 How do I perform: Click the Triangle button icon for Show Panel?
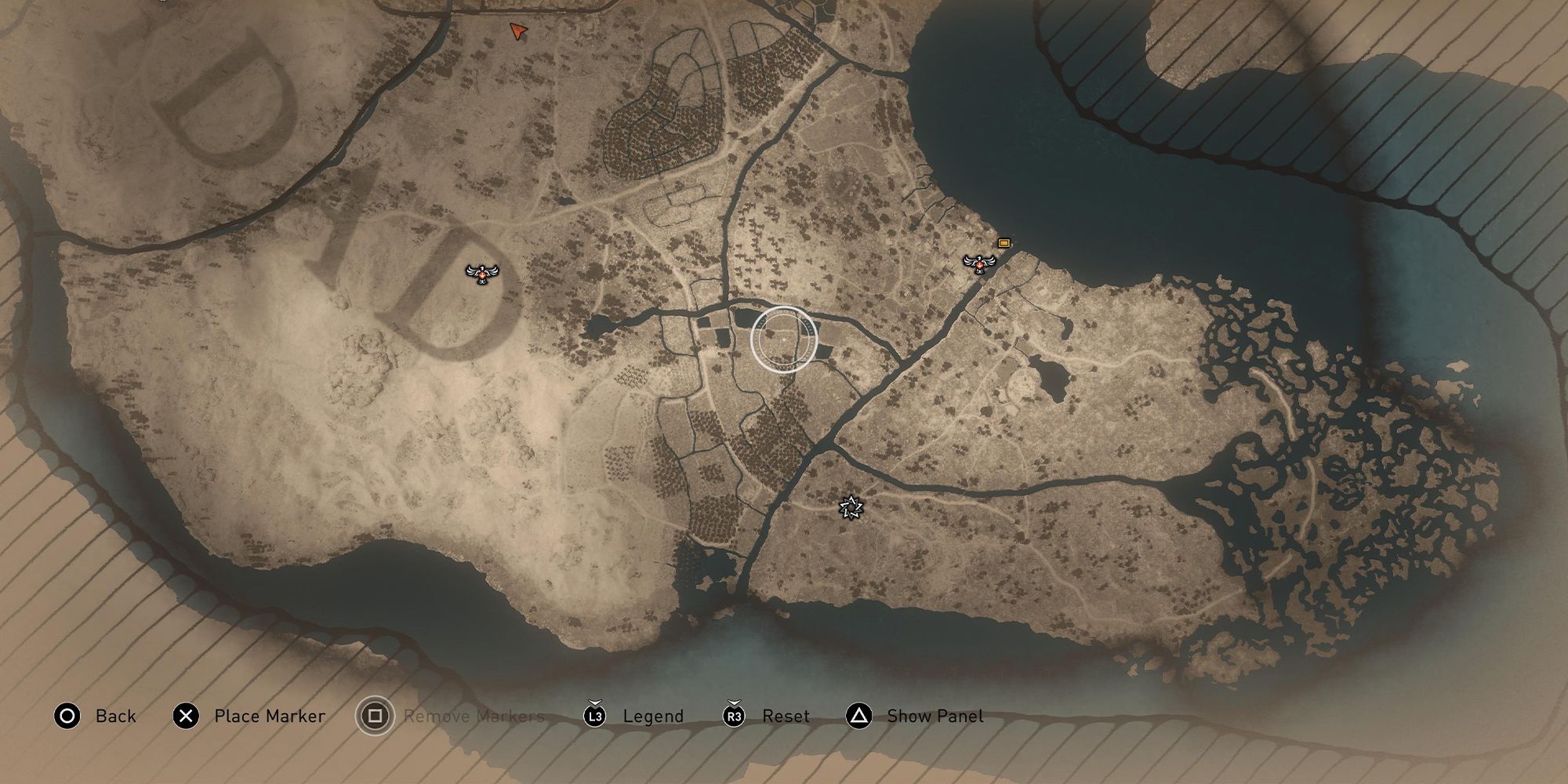click(860, 716)
